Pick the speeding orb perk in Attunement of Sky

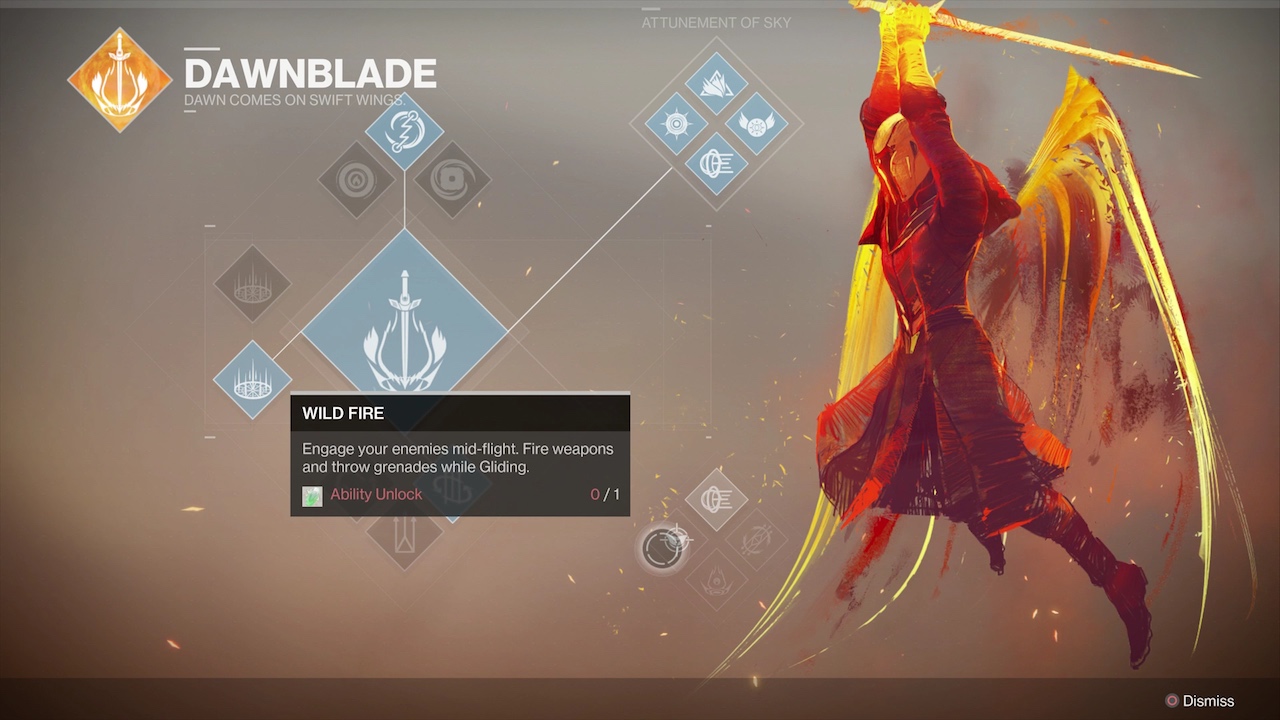717,163
